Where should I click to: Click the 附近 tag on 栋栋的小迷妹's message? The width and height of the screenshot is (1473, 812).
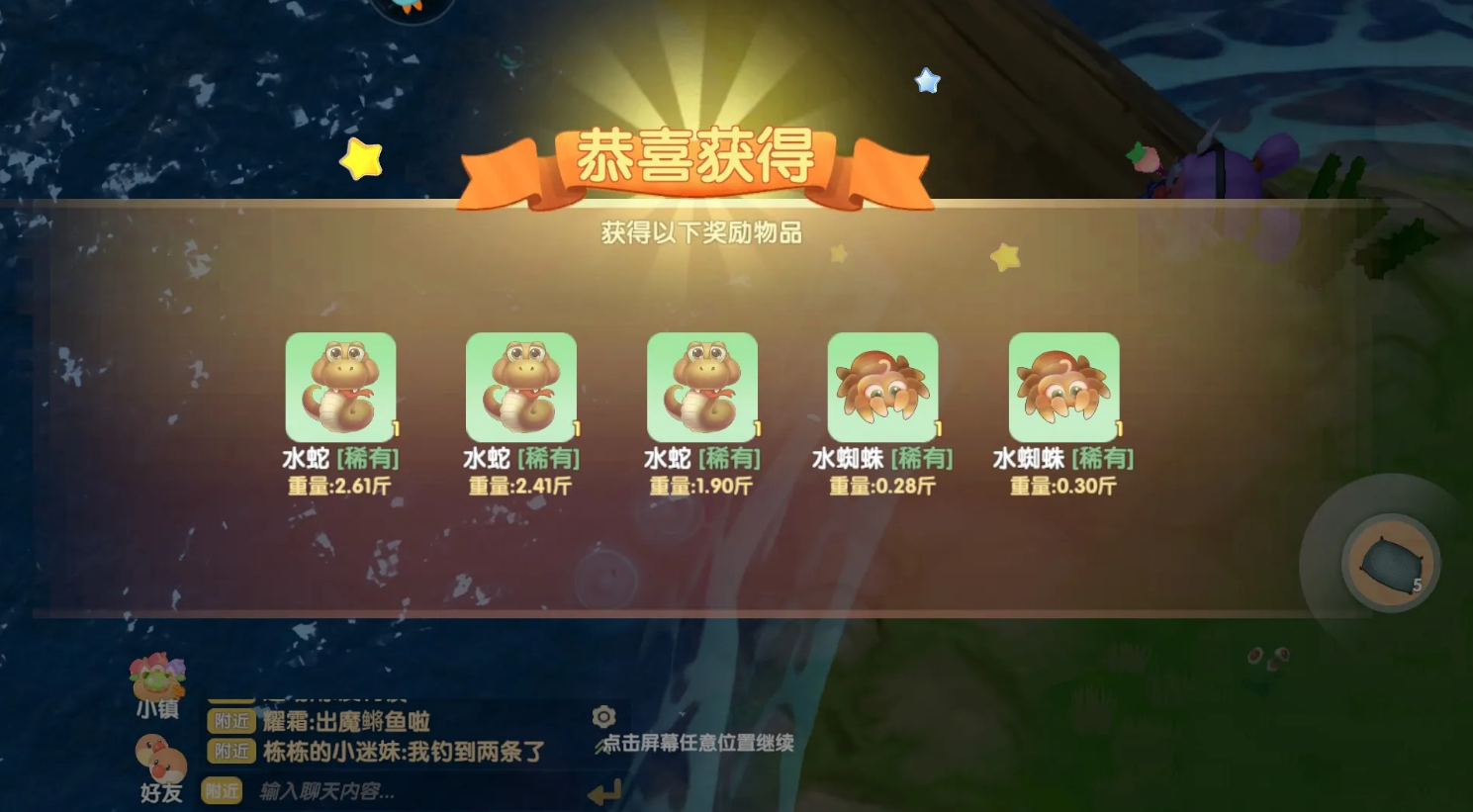click(x=230, y=753)
